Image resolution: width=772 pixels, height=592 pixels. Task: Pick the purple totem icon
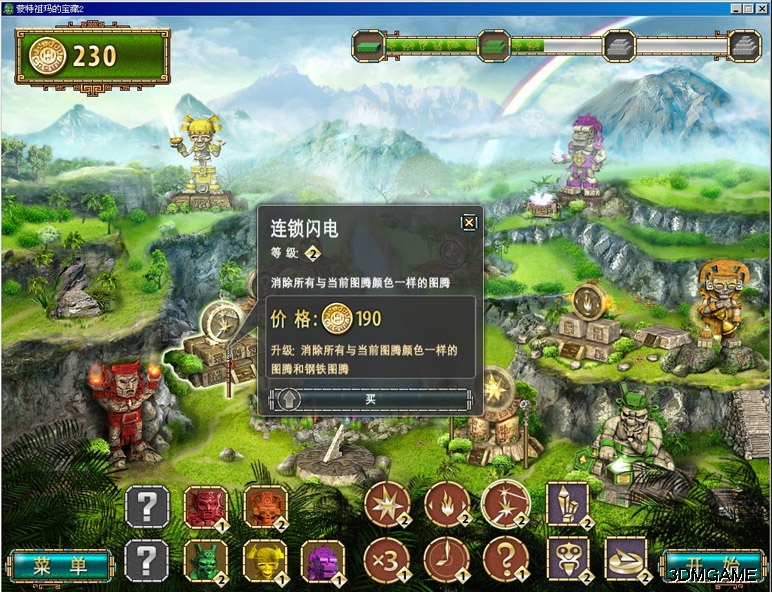(x=322, y=561)
